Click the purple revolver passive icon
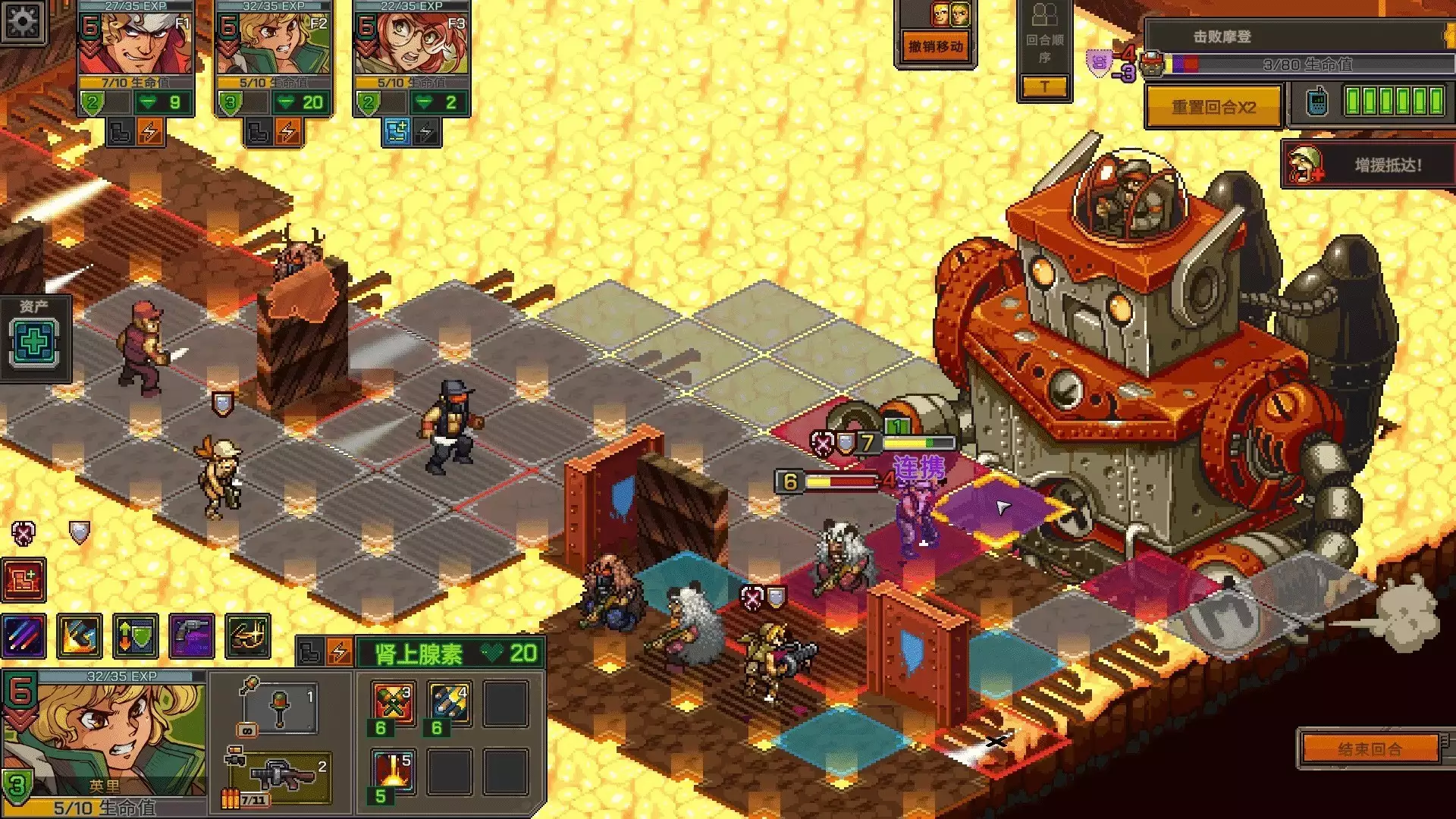Image resolution: width=1456 pixels, height=819 pixels. click(x=192, y=635)
